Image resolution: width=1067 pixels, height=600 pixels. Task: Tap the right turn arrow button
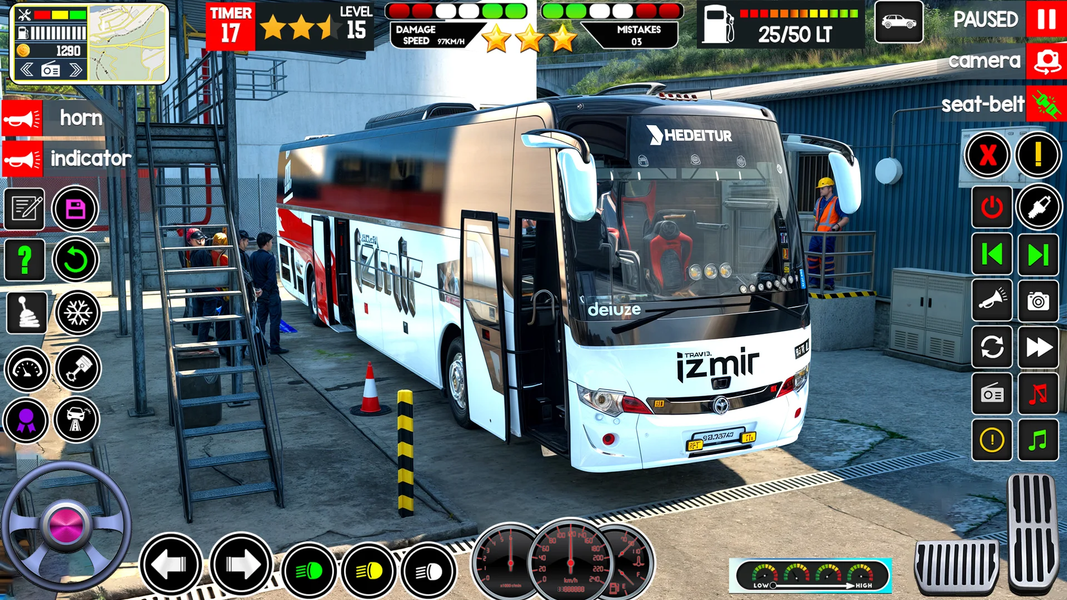tap(241, 565)
